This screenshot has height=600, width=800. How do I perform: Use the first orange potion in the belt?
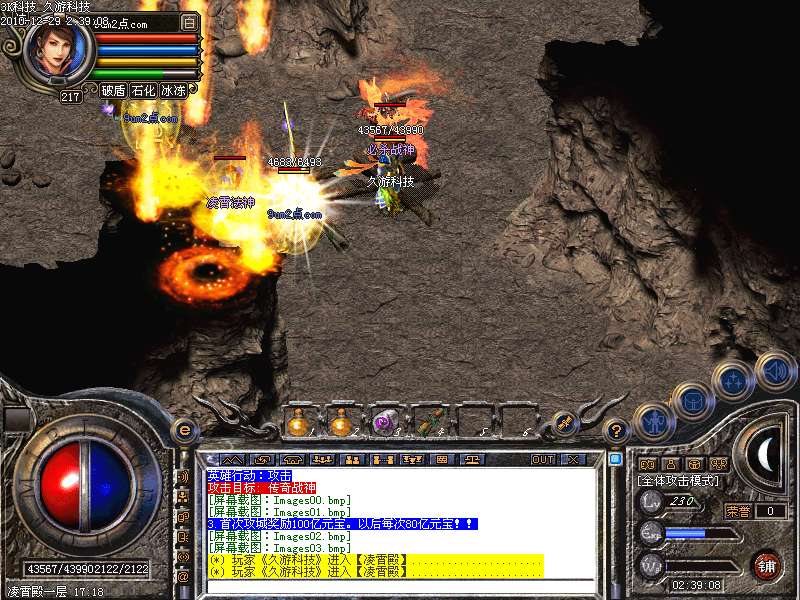pos(299,423)
